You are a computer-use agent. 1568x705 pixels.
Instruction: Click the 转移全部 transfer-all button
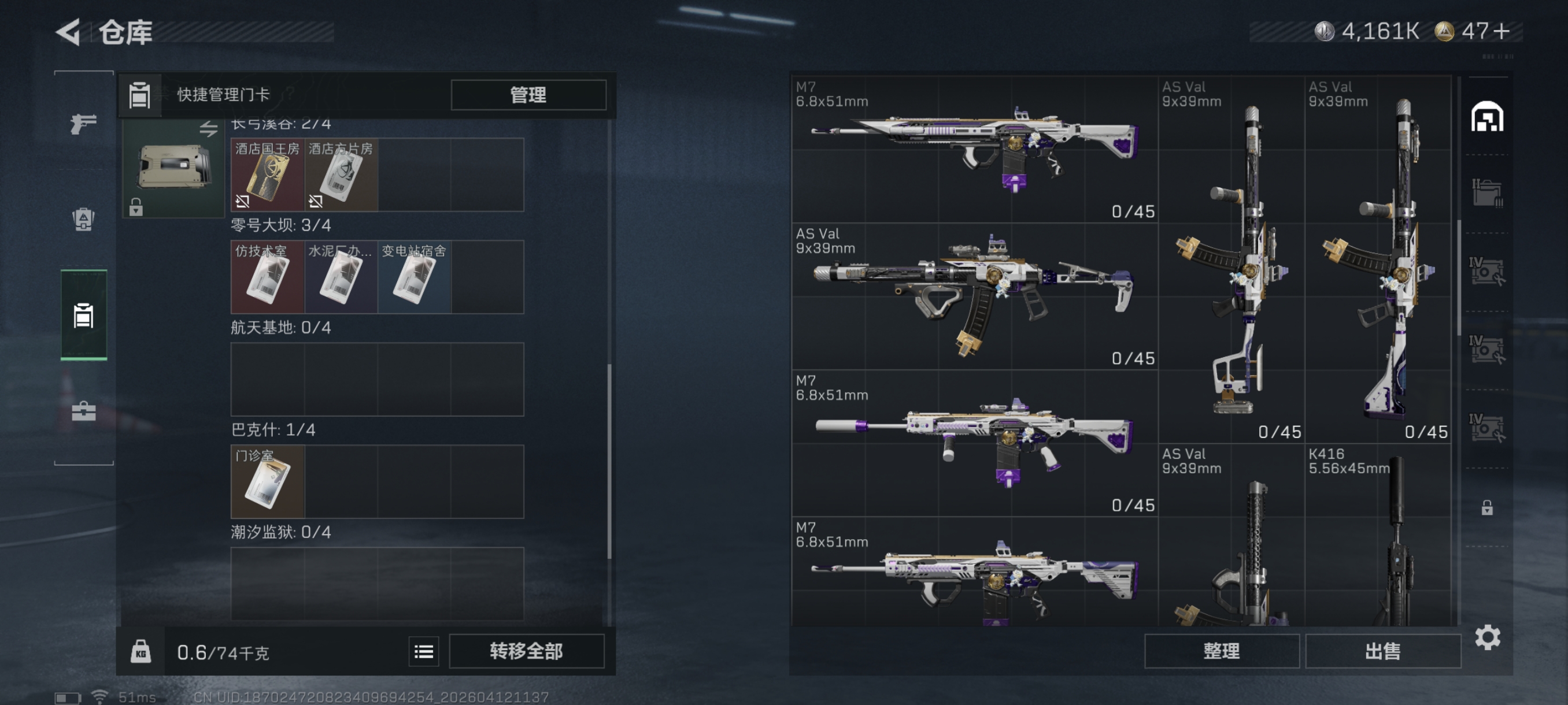[x=527, y=651]
